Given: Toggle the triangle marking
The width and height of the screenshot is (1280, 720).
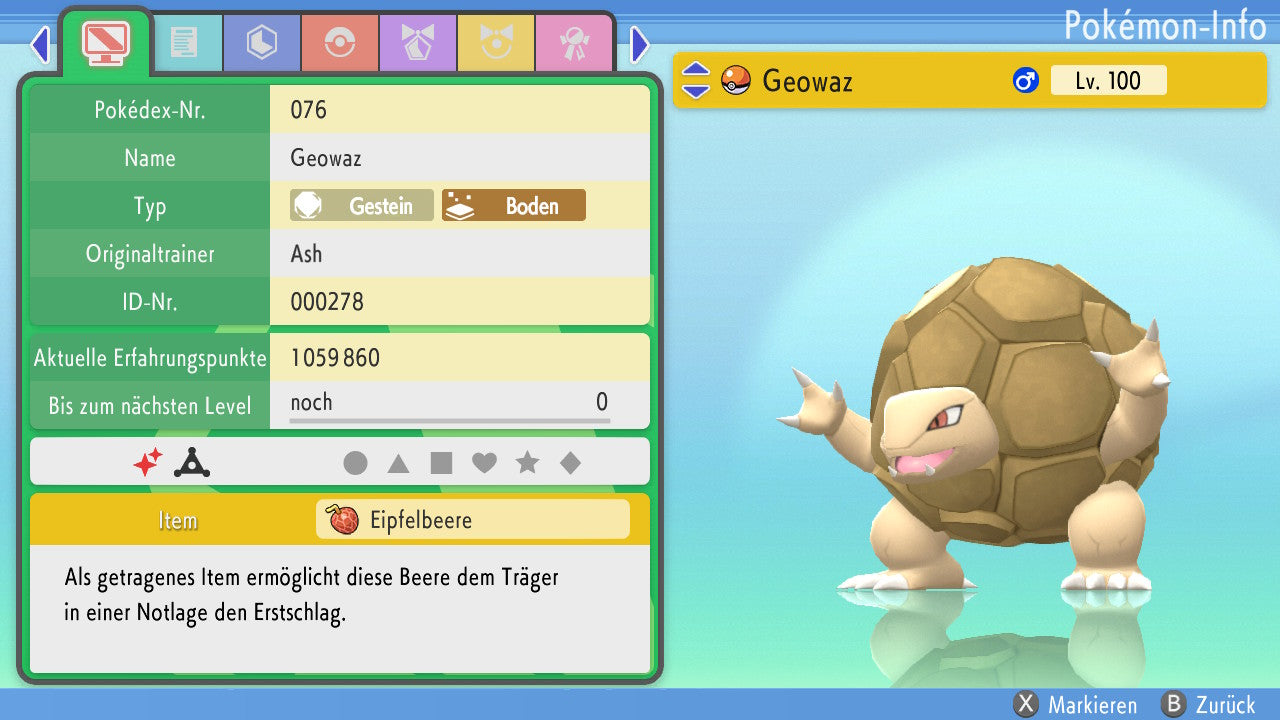Looking at the screenshot, I should coord(398,463).
